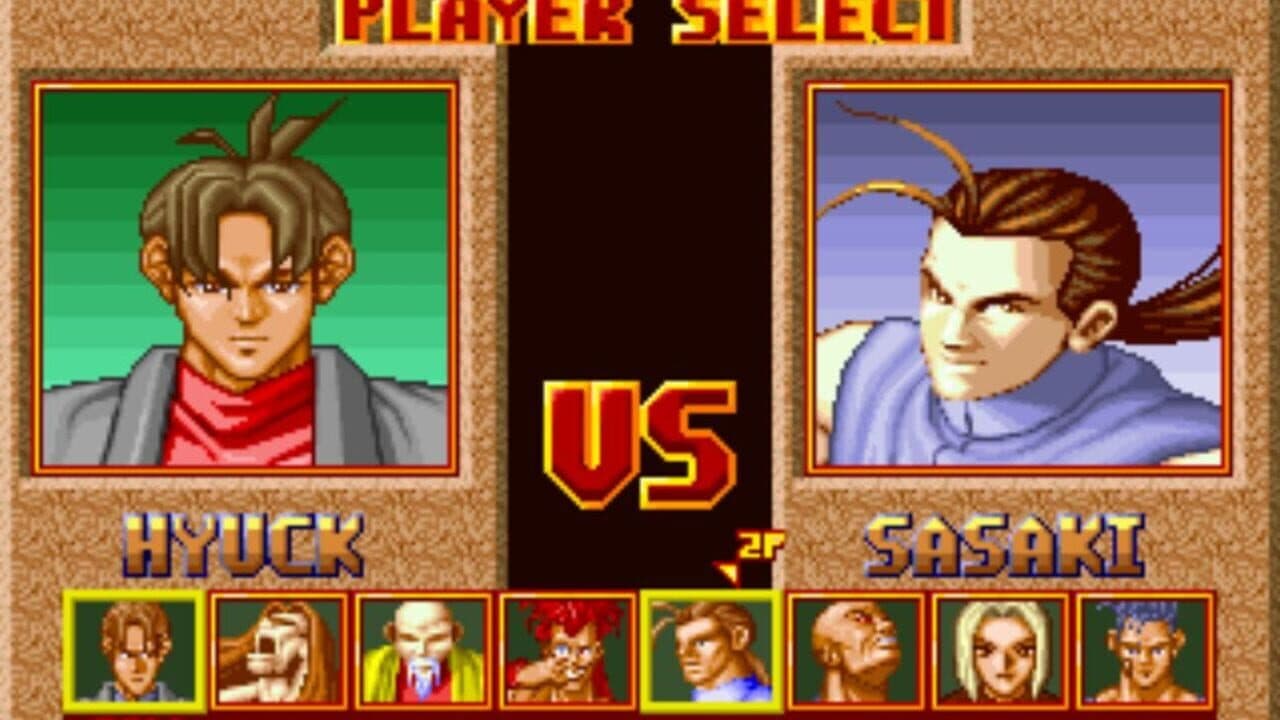The image size is (1280, 720).
Task: Click Hyuck's large face portrait
Action: 245,290
